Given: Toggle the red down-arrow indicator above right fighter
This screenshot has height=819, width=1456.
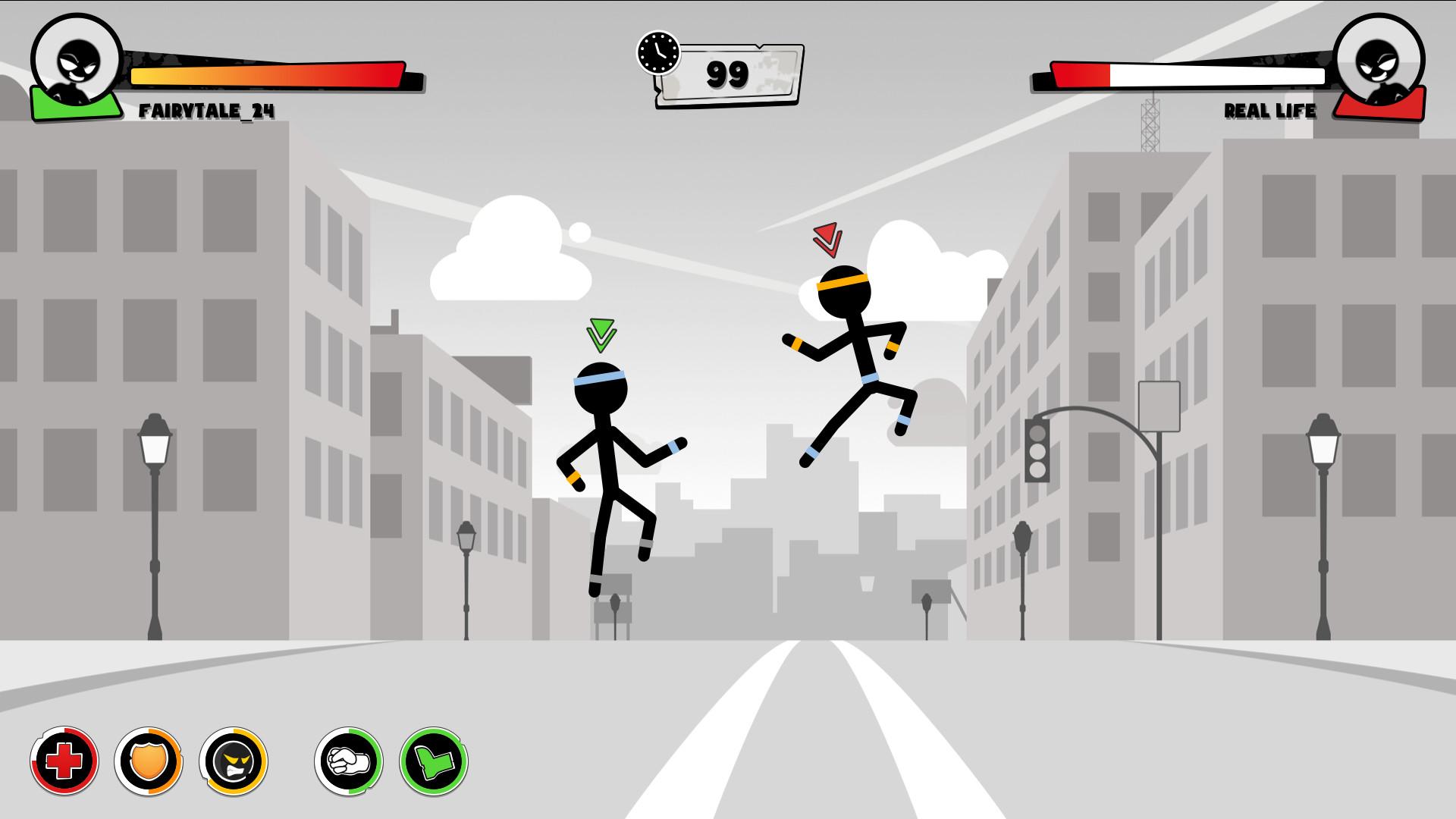Looking at the screenshot, I should 827,239.
